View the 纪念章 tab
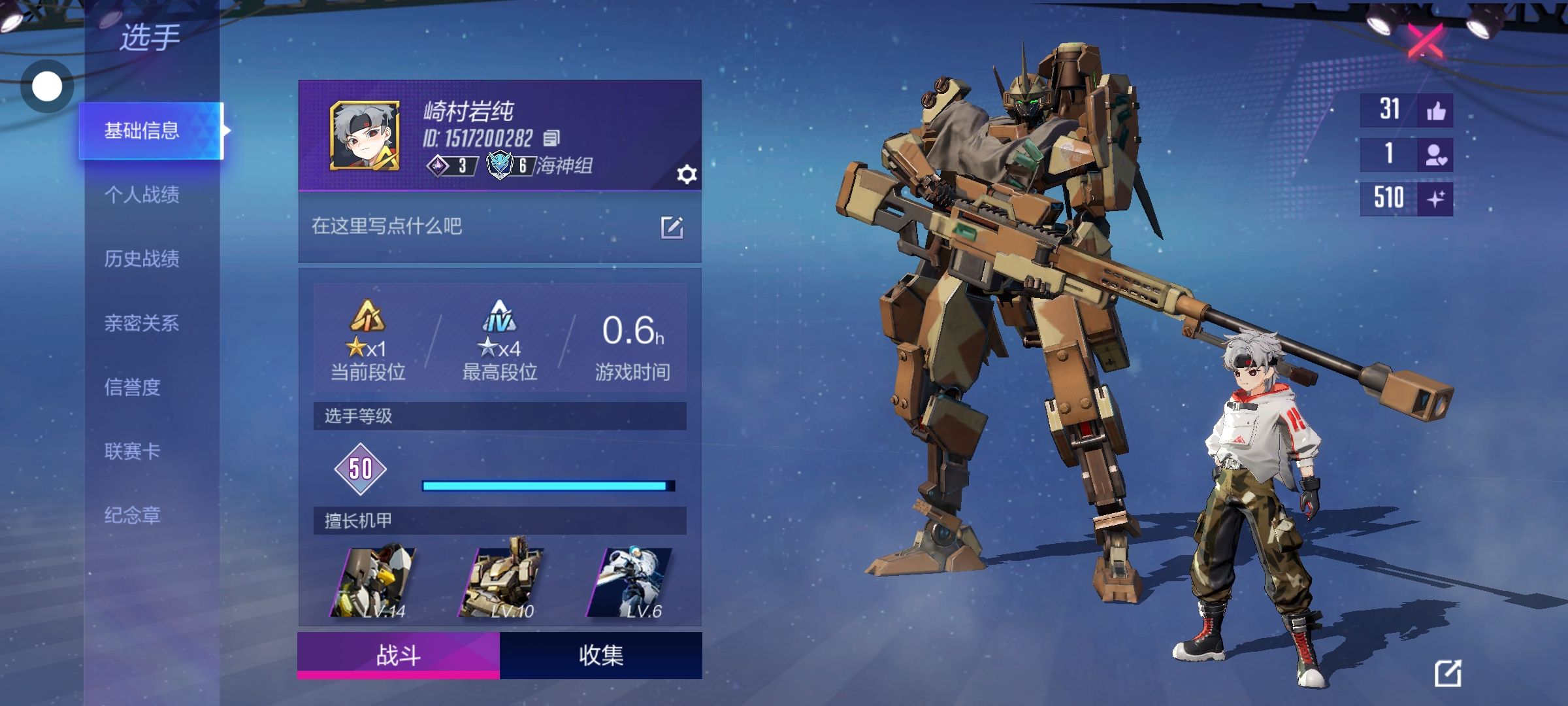 tap(133, 515)
